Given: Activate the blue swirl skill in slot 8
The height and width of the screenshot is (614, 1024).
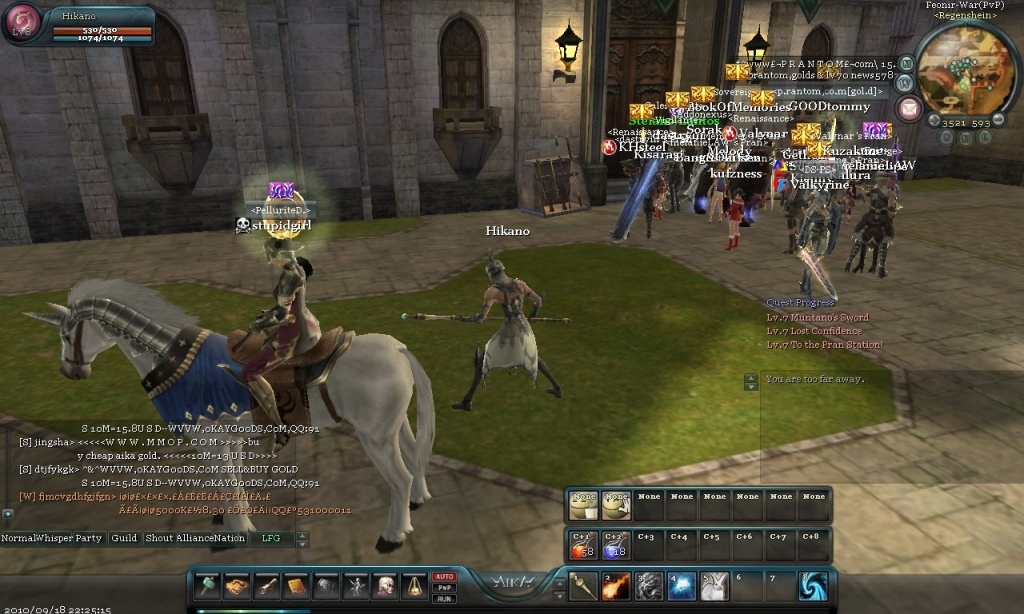Looking at the screenshot, I should pos(813,586).
